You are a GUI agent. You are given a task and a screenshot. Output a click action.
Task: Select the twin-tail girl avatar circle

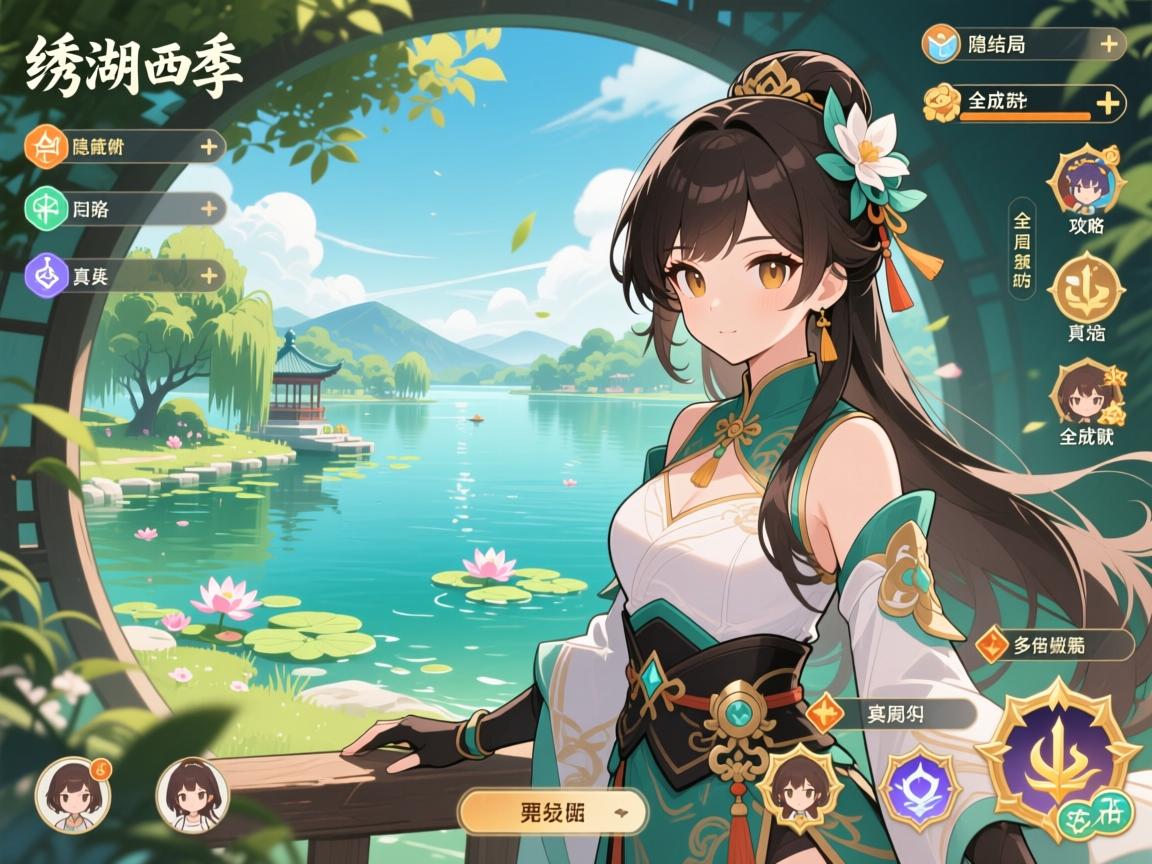click(x=192, y=795)
